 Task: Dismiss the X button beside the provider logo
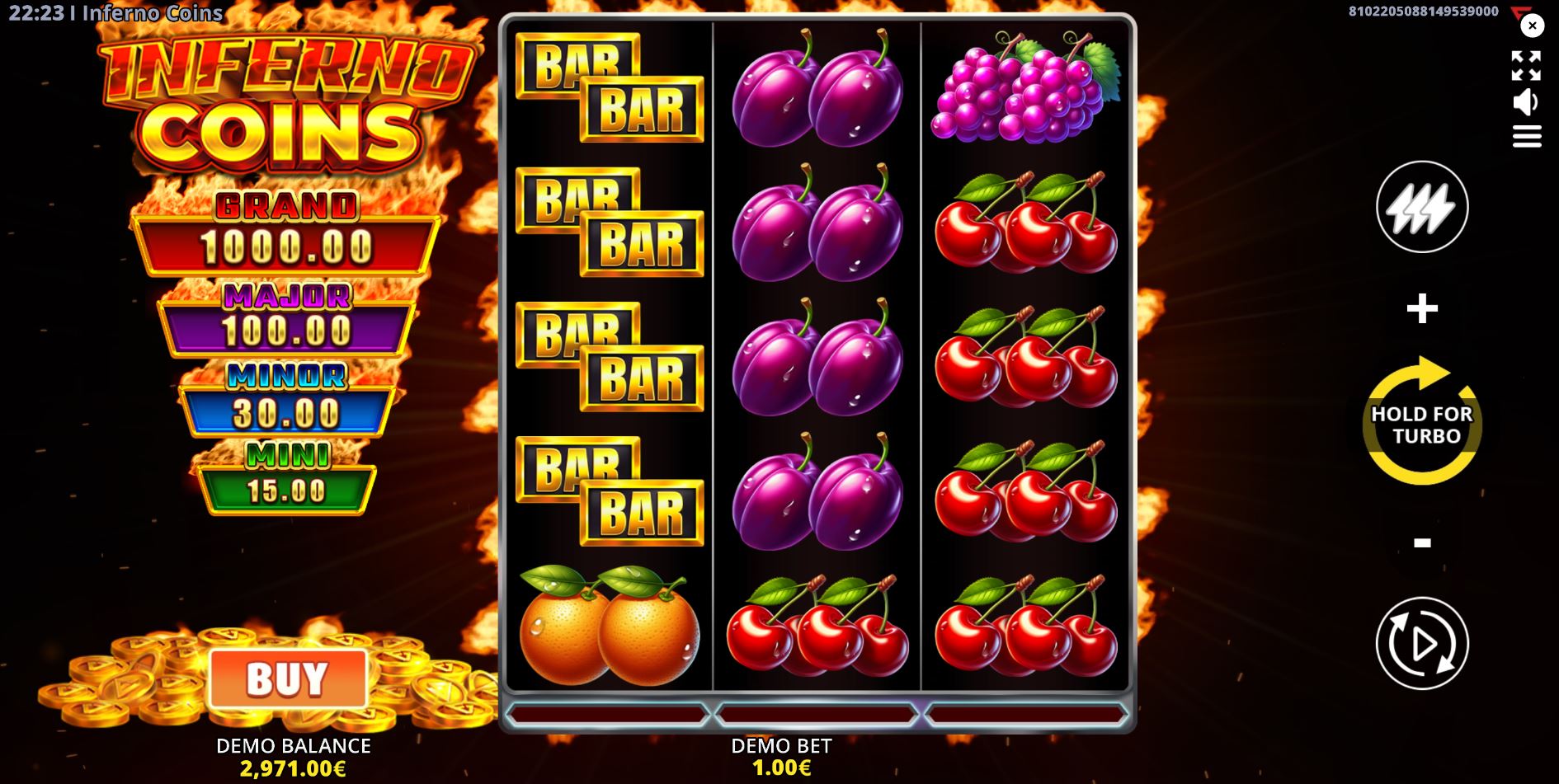1532,26
